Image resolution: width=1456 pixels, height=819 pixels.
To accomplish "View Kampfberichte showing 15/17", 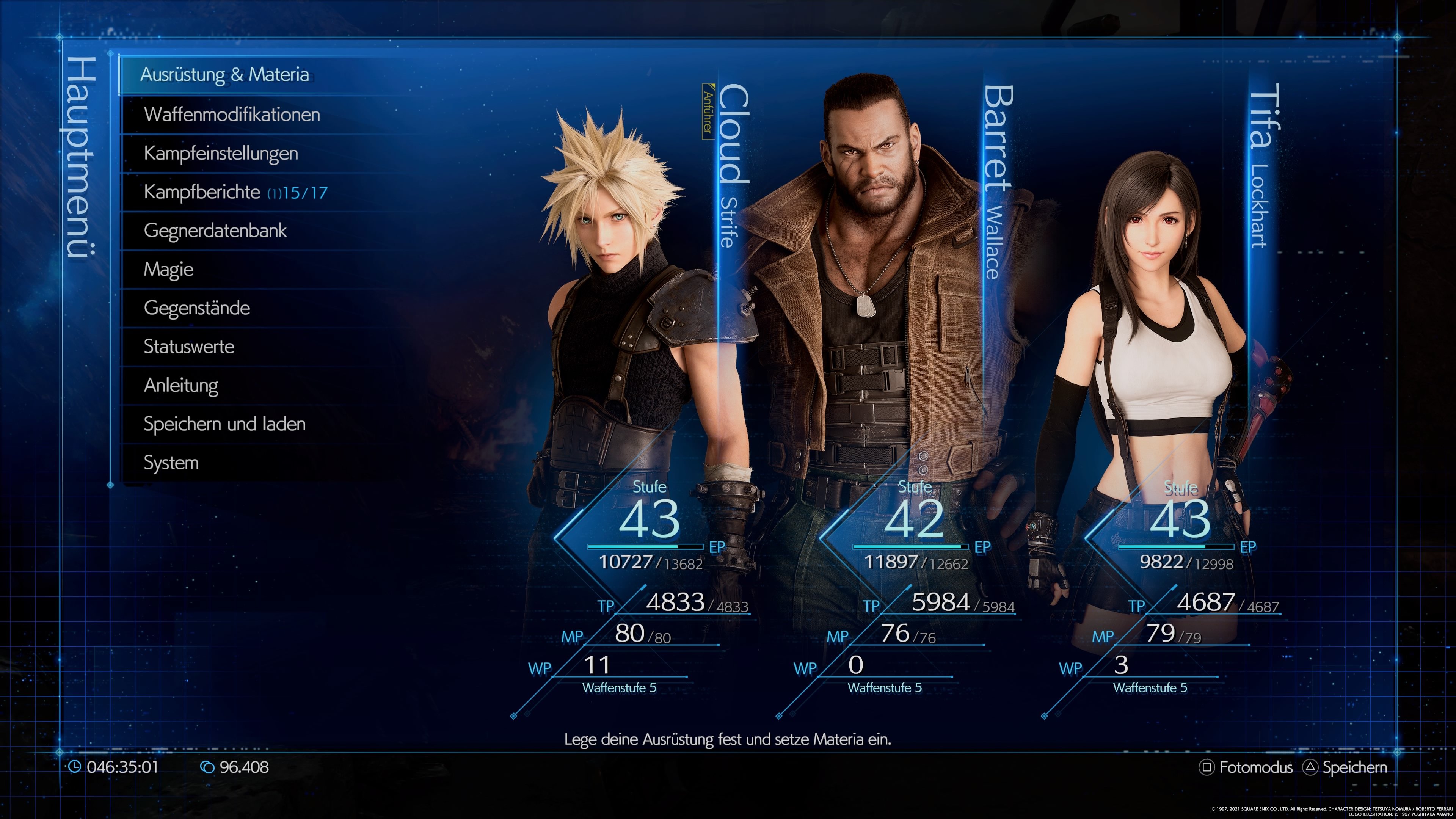I will tap(223, 191).
